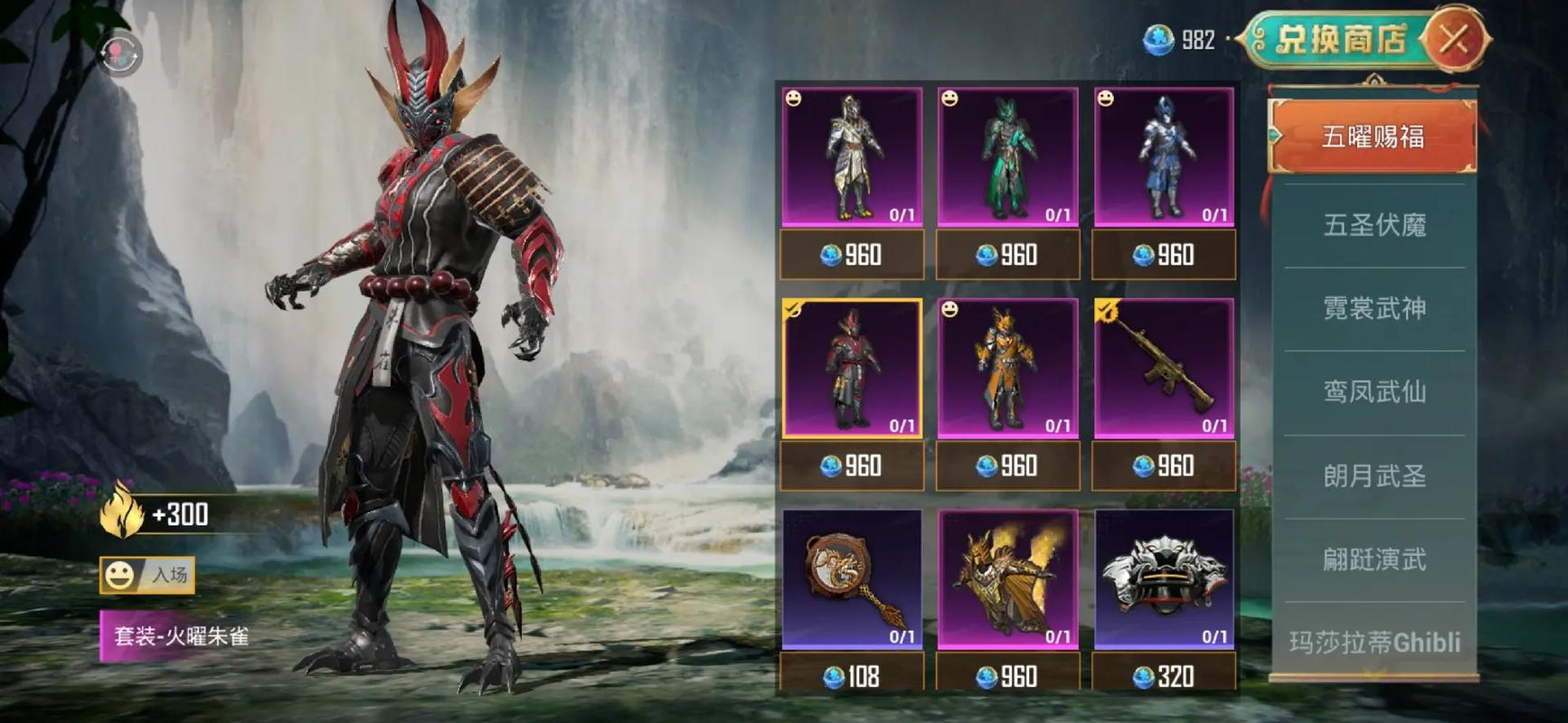Switch to the 五曜赐福 tab
The width and height of the screenshot is (1568, 723).
click(1373, 136)
